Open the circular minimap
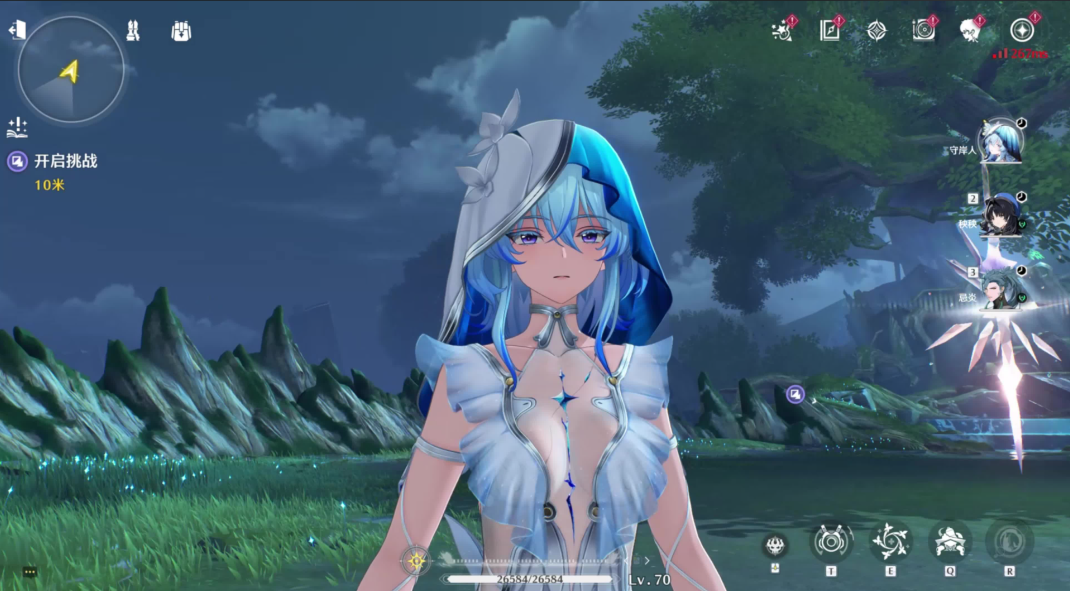1070x591 pixels. coord(70,70)
